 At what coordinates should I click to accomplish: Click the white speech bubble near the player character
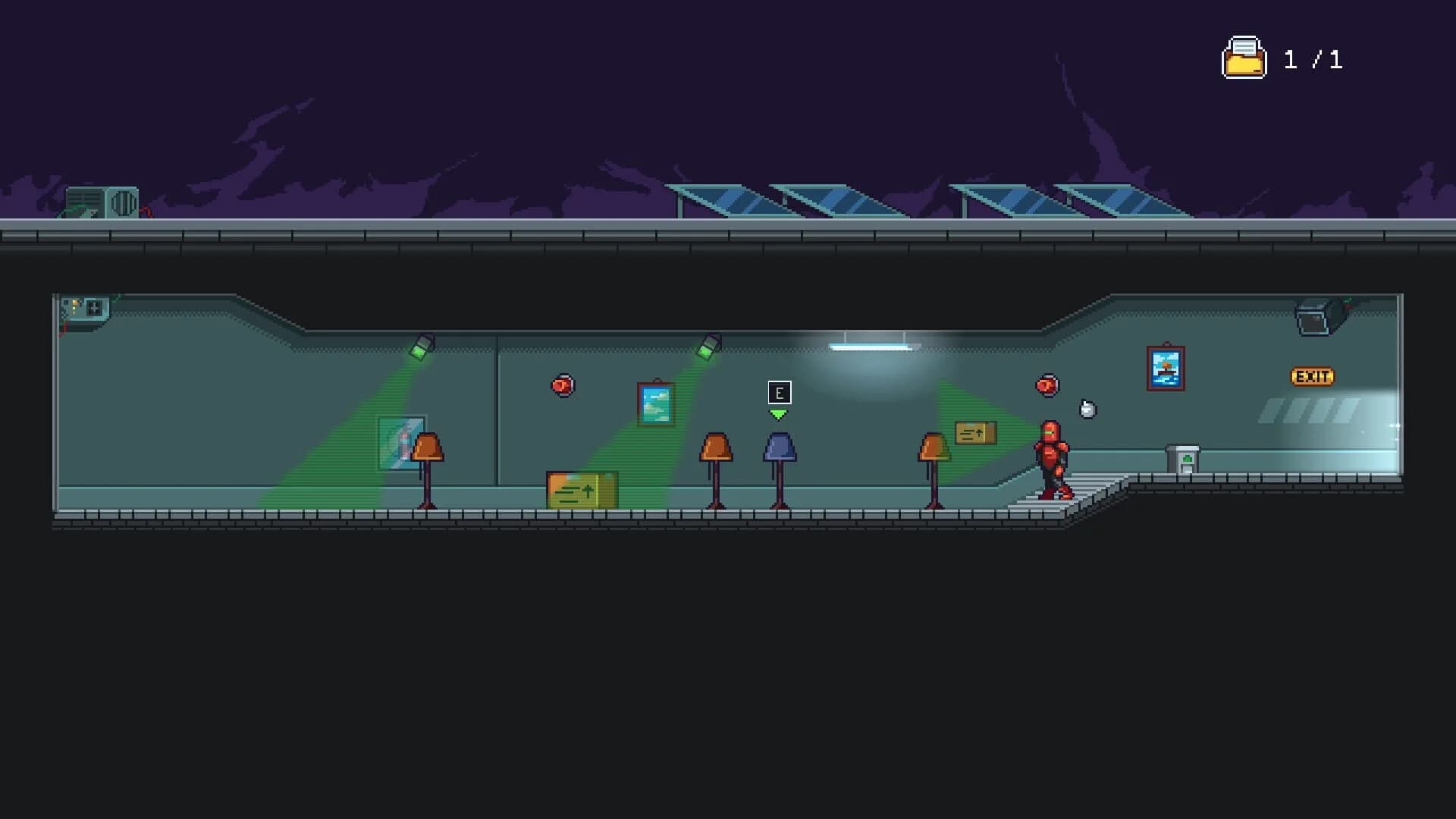[1086, 408]
